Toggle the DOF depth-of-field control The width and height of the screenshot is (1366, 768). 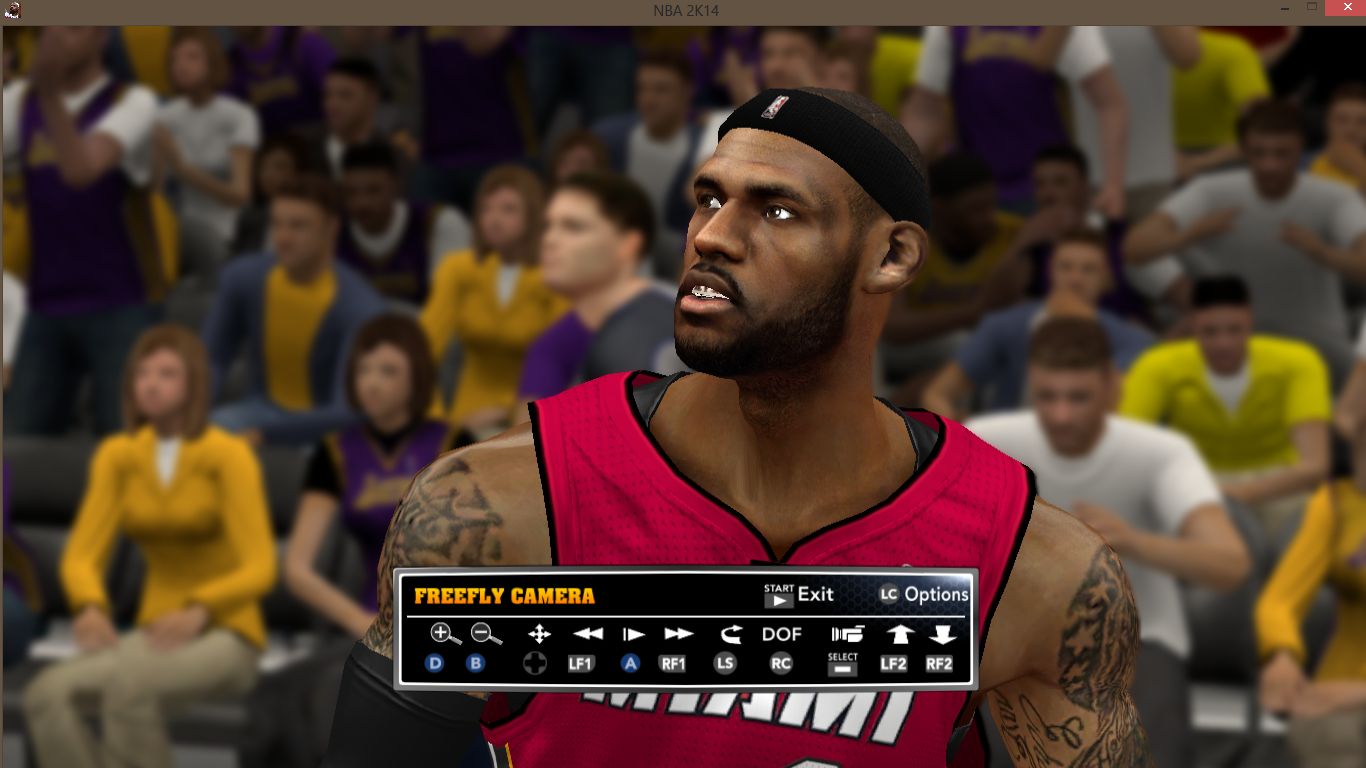pyautogui.click(x=782, y=633)
